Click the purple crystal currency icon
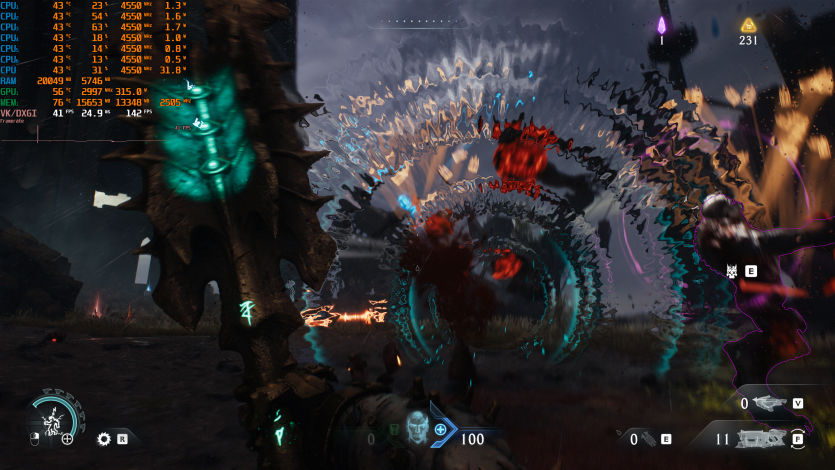 661,25
